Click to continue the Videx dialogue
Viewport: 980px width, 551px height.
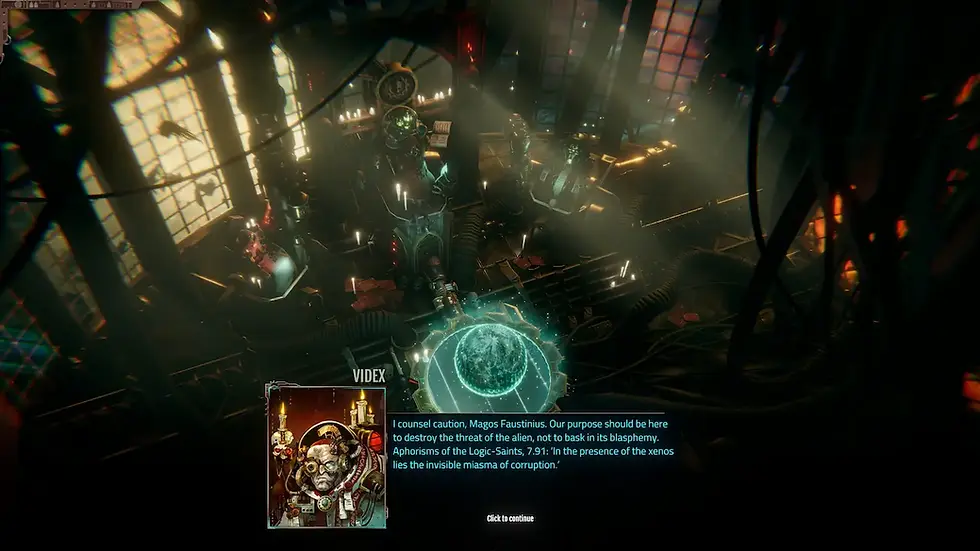pos(510,518)
